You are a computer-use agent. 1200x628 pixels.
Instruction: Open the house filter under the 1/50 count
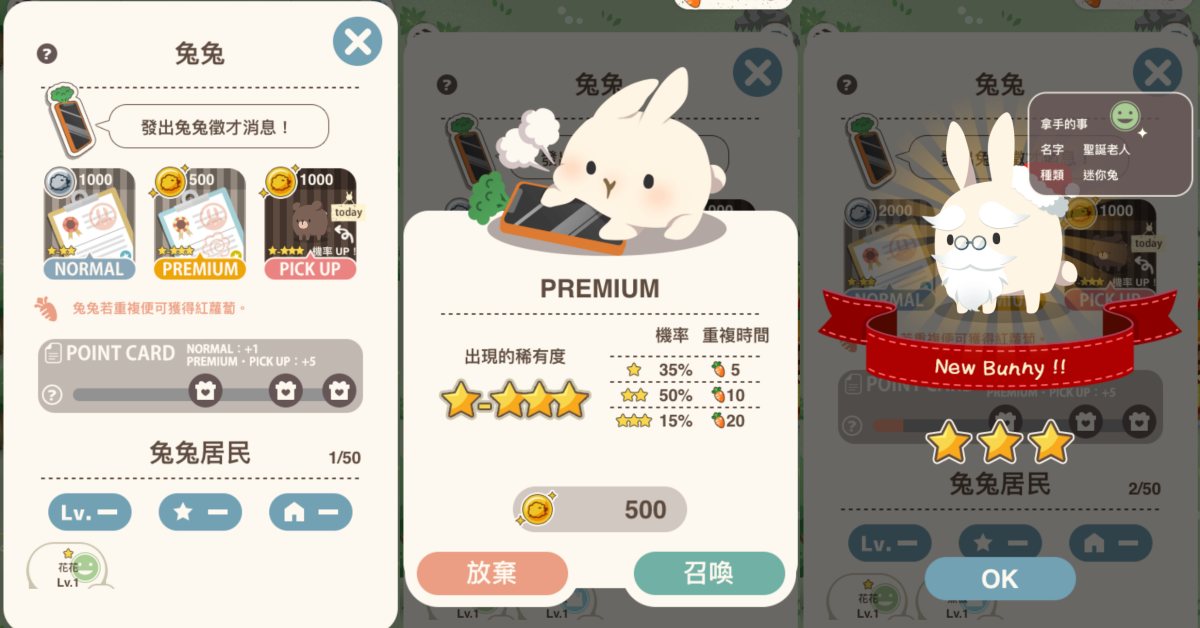point(310,513)
